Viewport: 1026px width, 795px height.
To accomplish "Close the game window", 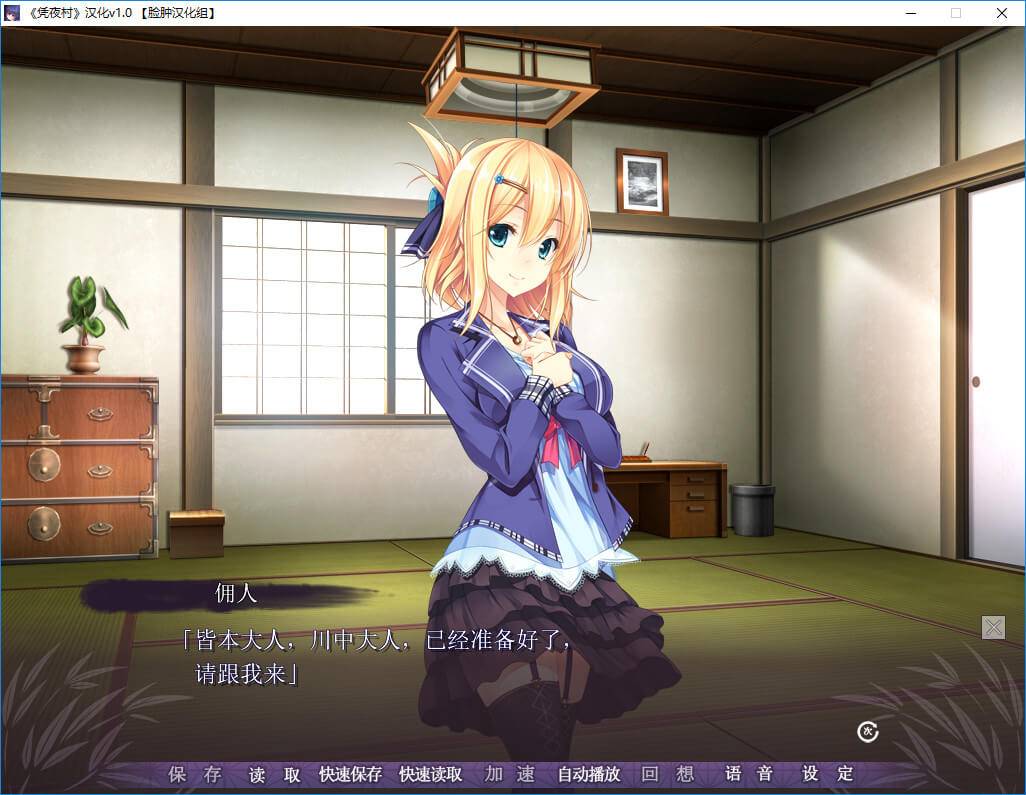I will (x=1002, y=13).
